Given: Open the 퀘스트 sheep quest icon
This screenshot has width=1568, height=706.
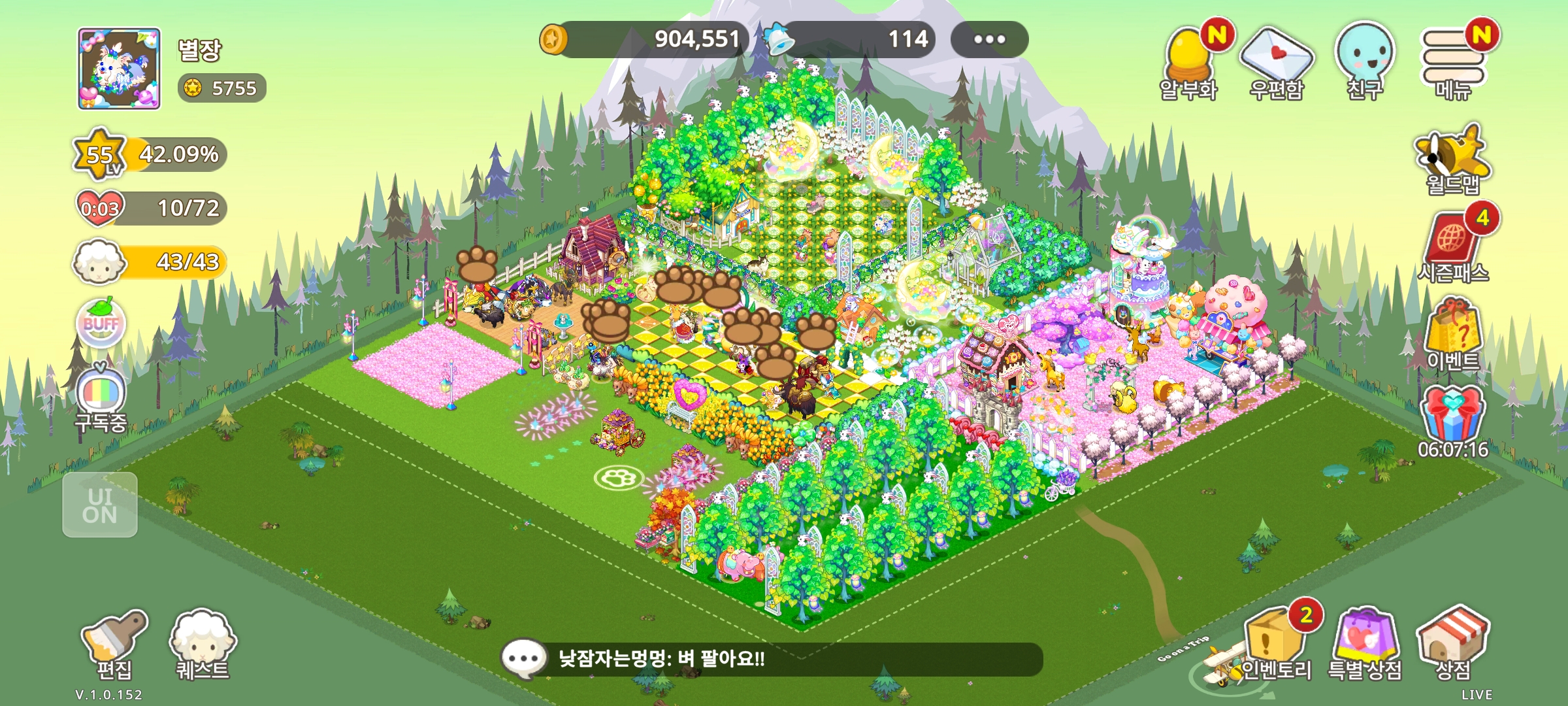Looking at the screenshot, I should point(202,645).
